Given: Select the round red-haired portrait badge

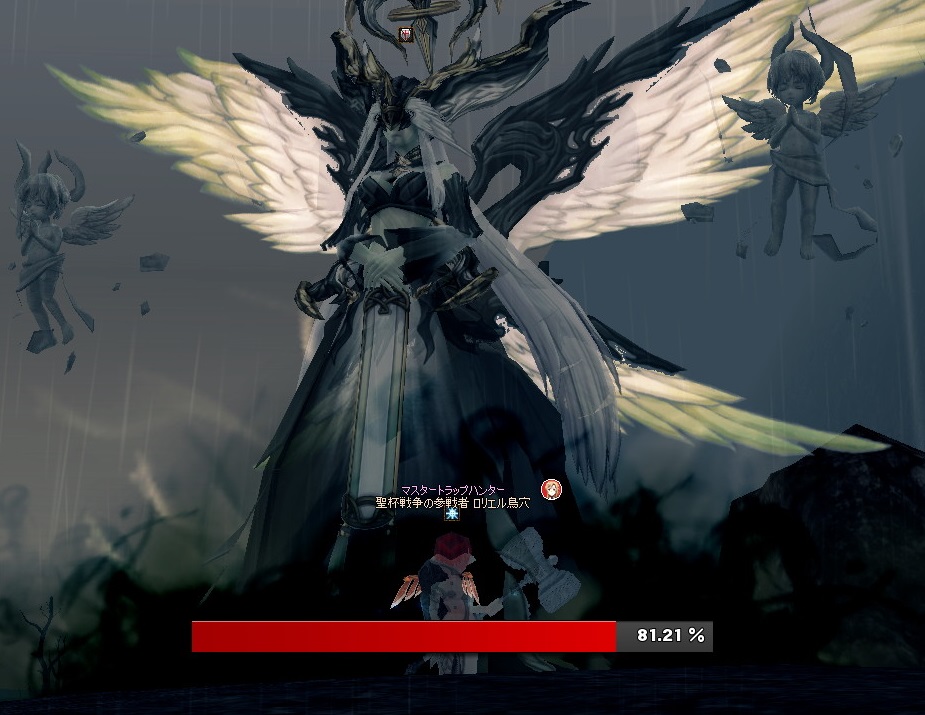Looking at the screenshot, I should (551, 489).
